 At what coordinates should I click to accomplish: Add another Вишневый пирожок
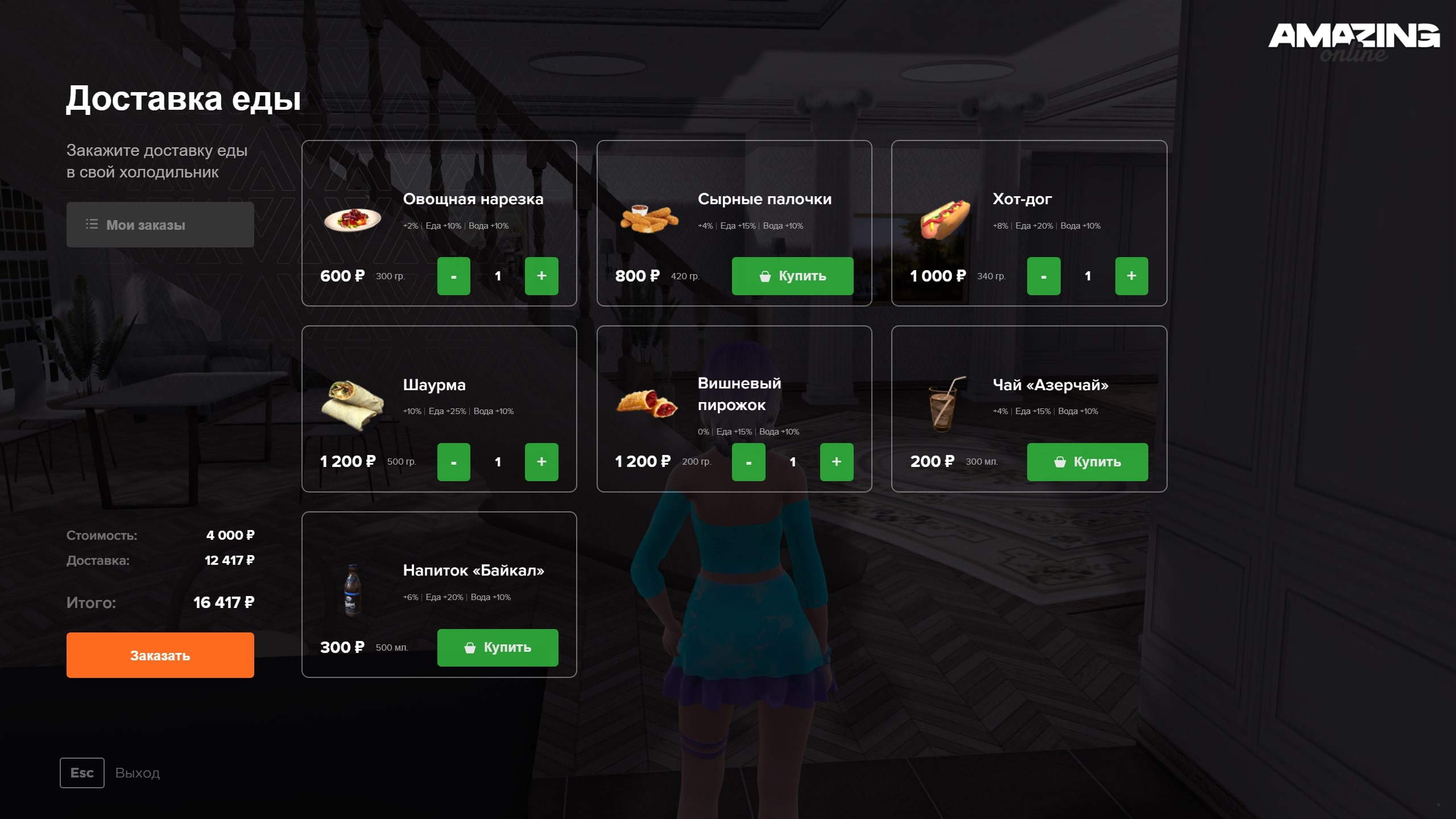836,462
